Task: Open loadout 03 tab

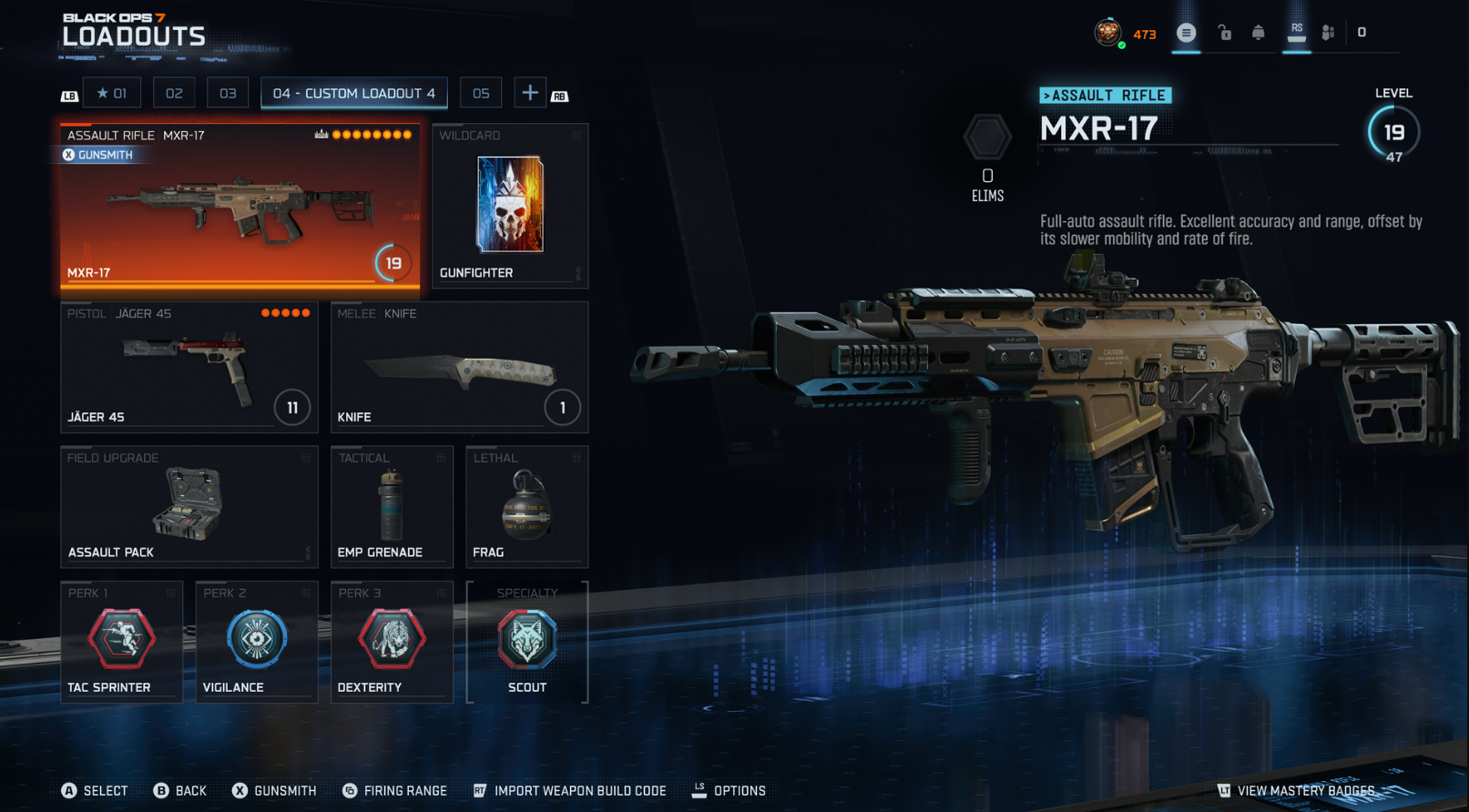Action: point(228,93)
